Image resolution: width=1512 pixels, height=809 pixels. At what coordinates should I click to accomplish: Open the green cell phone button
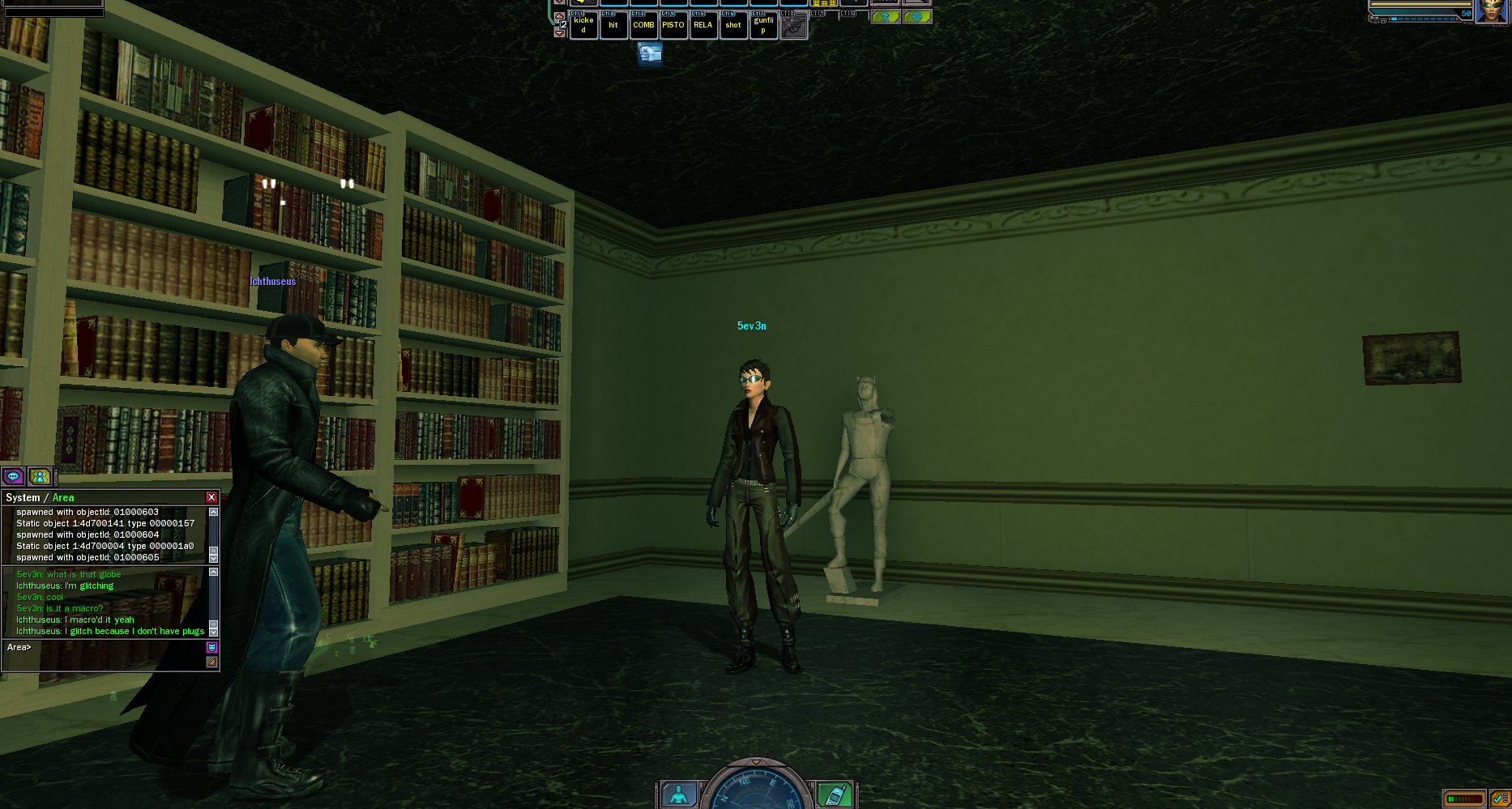coord(833,795)
